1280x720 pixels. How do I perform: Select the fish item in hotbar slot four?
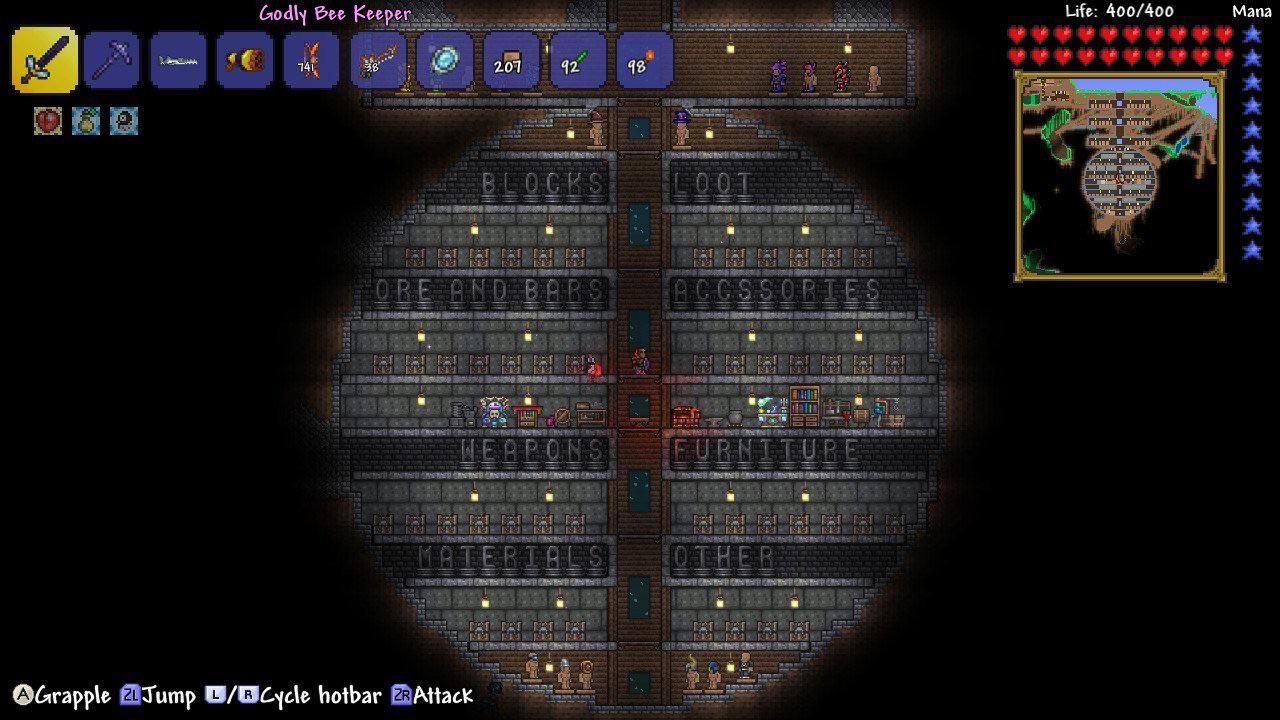pyautogui.click(x=243, y=60)
